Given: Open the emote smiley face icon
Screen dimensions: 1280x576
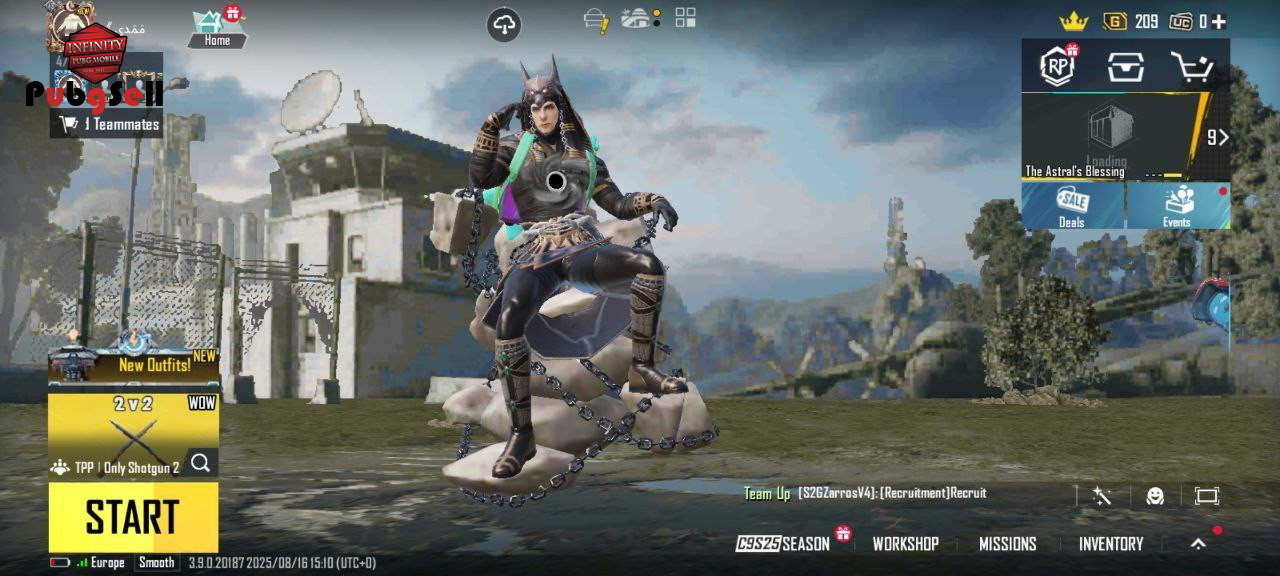Looking at the screenshot, I should pos(1155,496).
